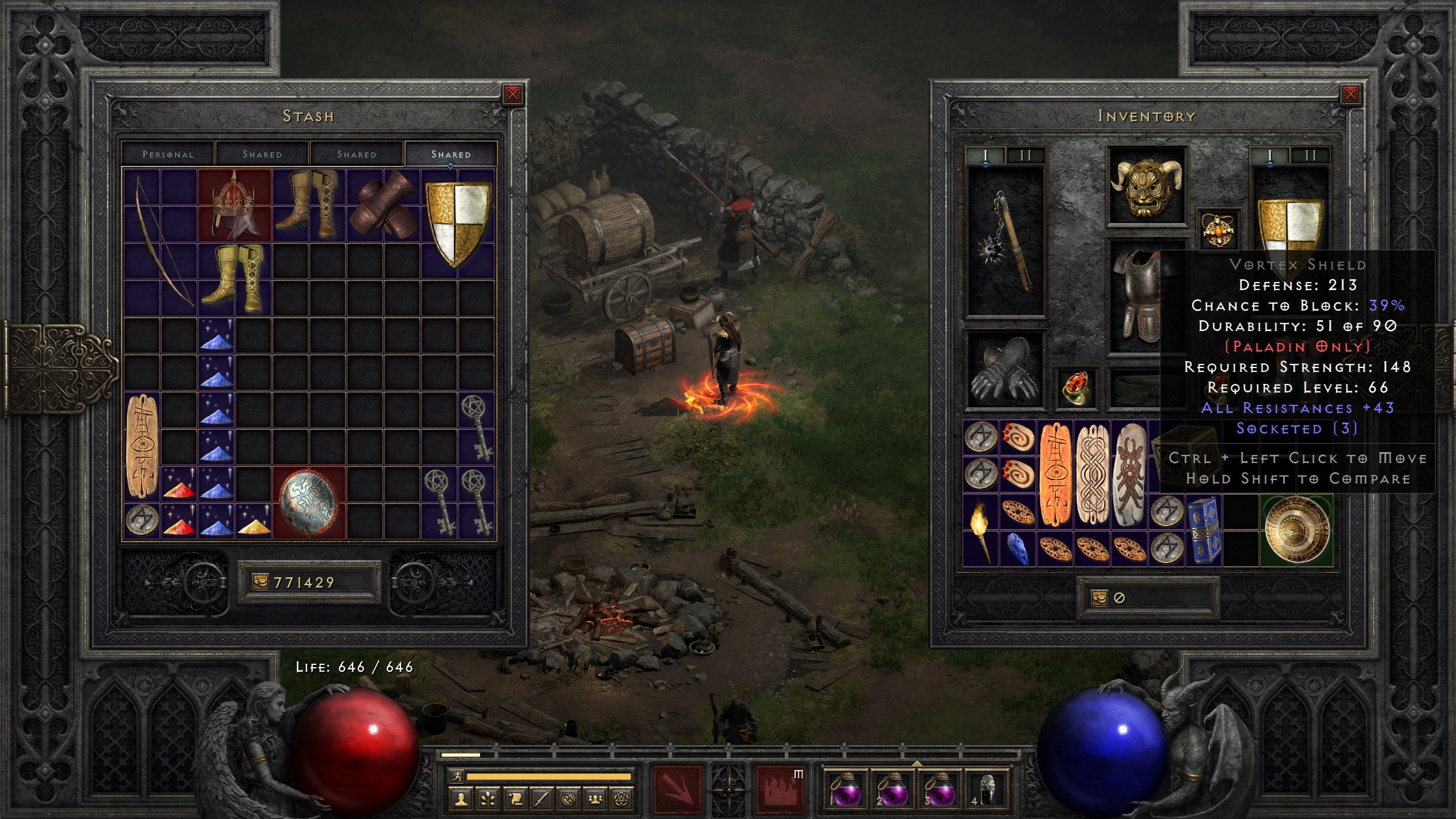Toggle the run/walk button

pos(457,776)
